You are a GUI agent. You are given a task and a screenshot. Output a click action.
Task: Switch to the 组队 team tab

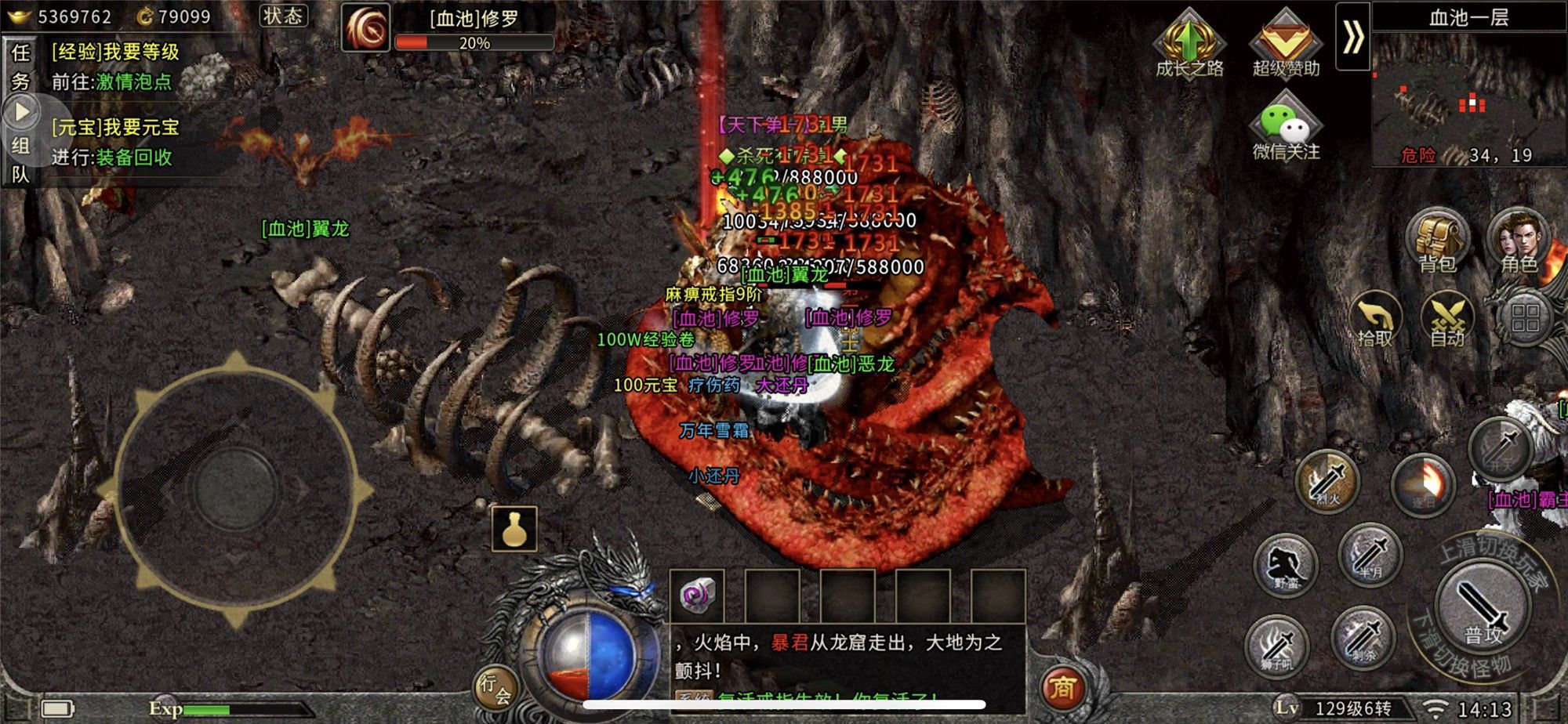point(21,157)
